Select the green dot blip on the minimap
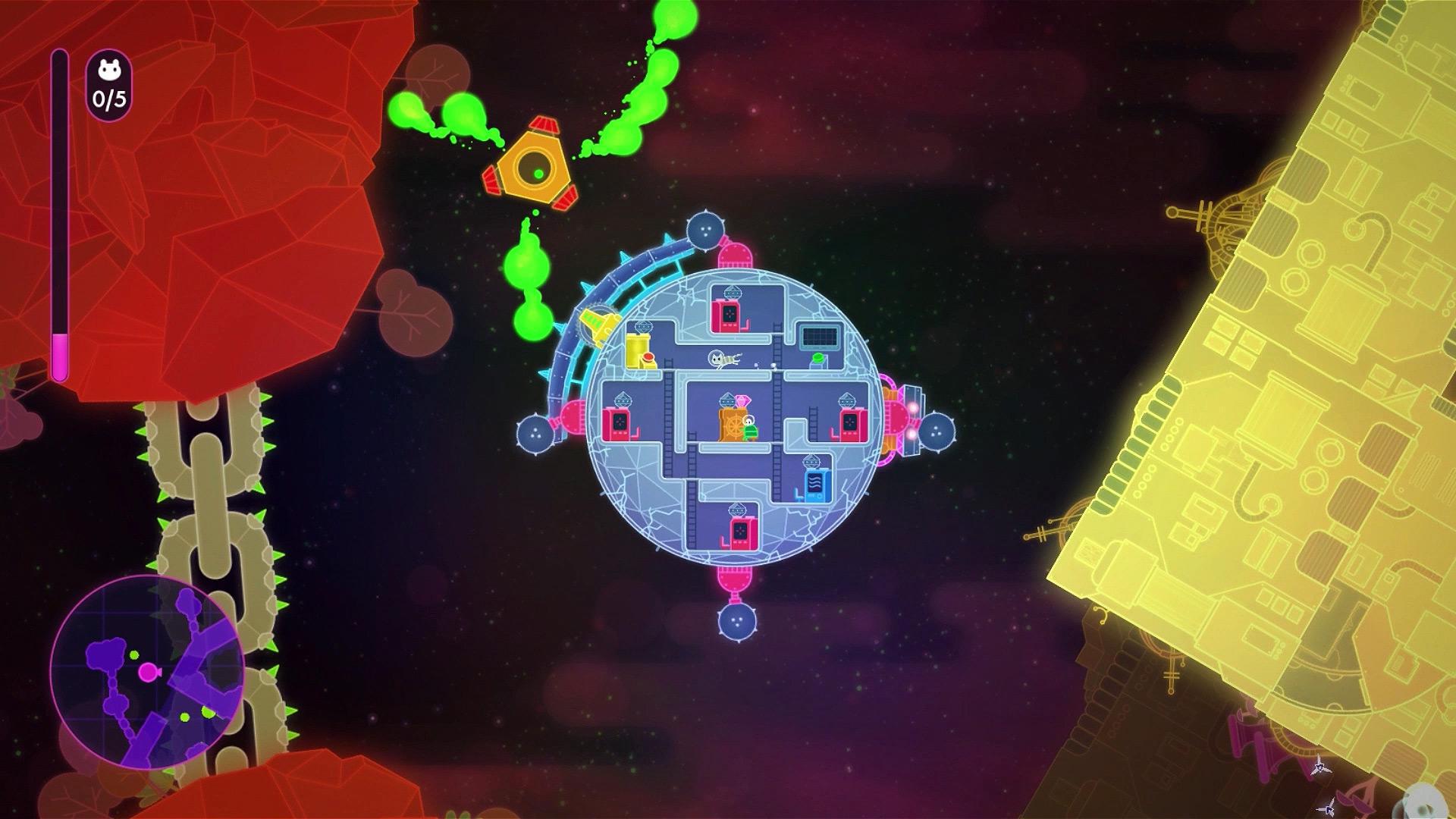Image resolution: width=1456 pixels, height=819 pixels. coord(134,654)
